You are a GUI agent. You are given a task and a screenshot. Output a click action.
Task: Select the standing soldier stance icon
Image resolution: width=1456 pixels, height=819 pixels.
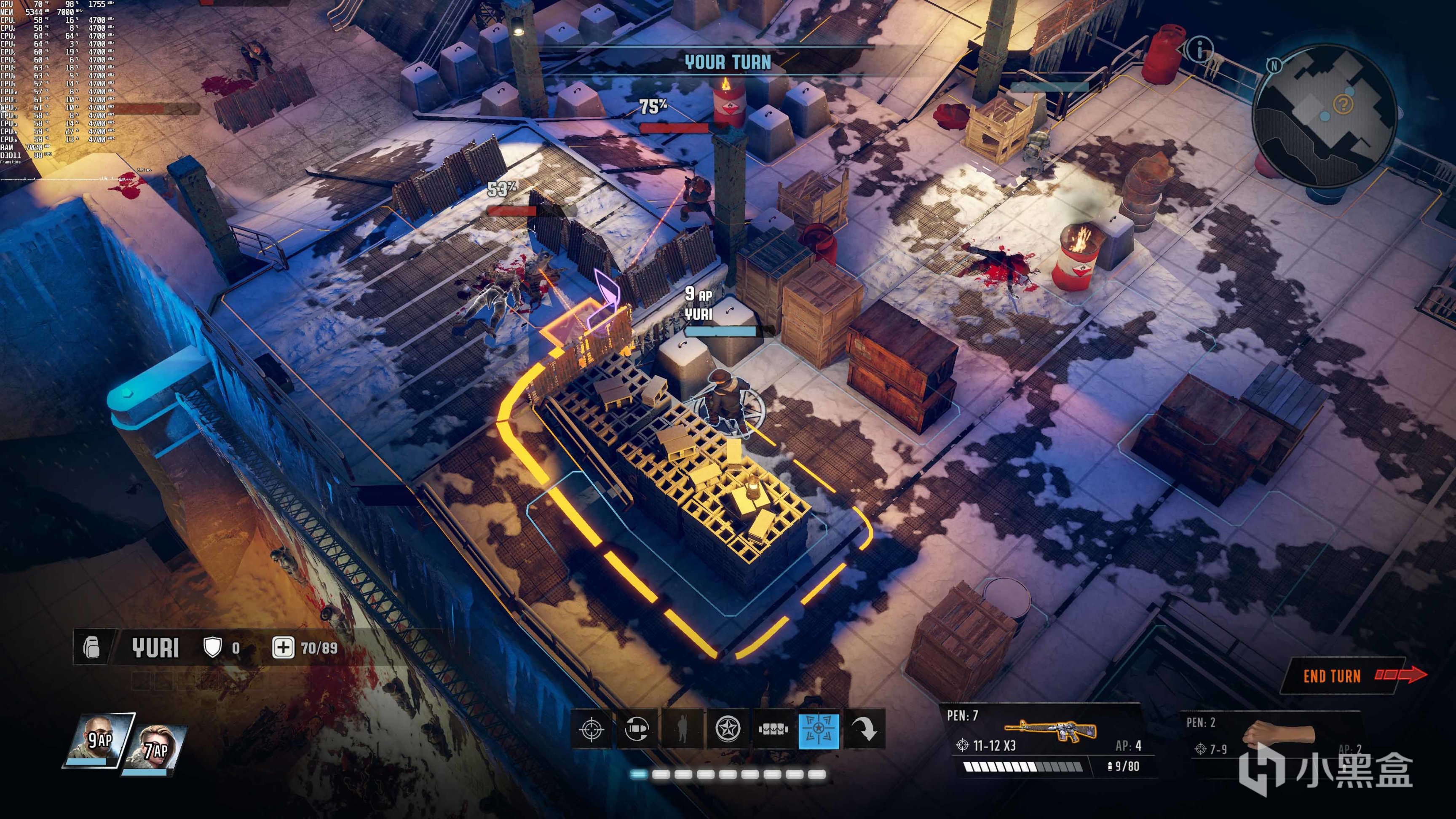click(682, 729)
